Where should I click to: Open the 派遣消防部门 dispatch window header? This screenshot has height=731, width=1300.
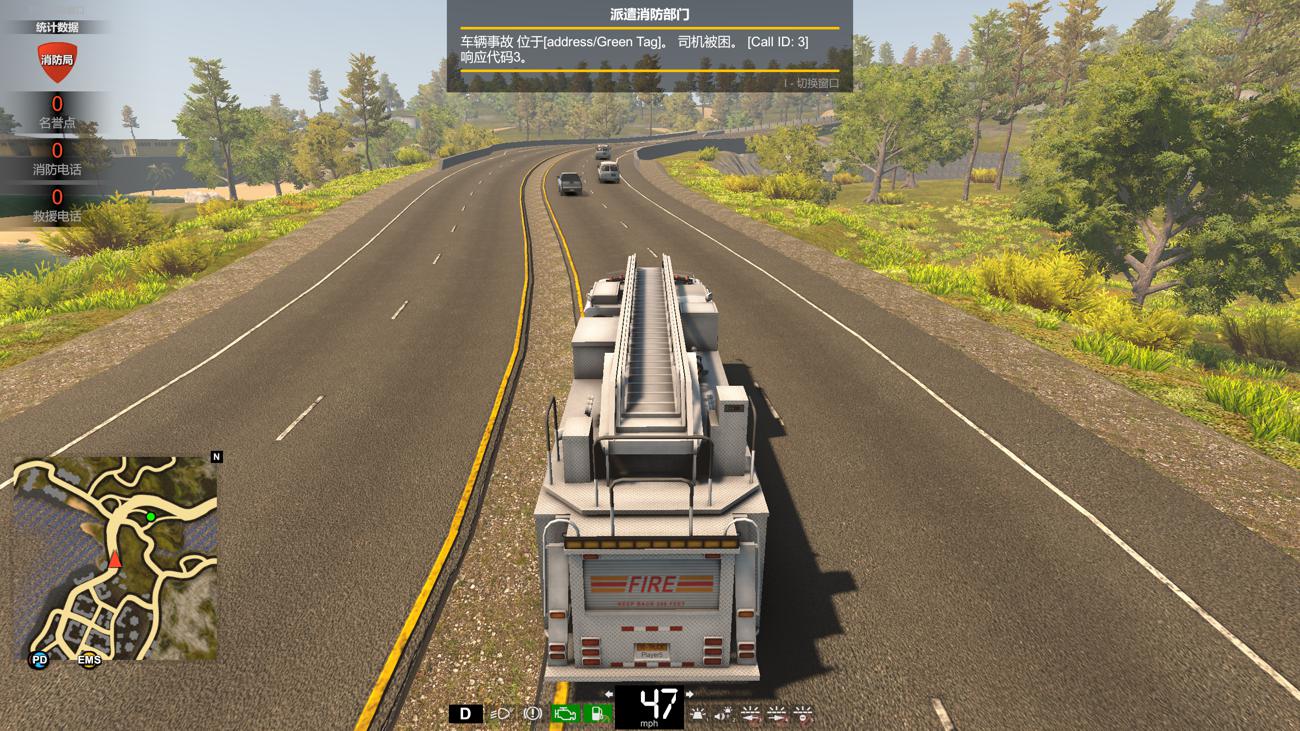coord(650,14)
